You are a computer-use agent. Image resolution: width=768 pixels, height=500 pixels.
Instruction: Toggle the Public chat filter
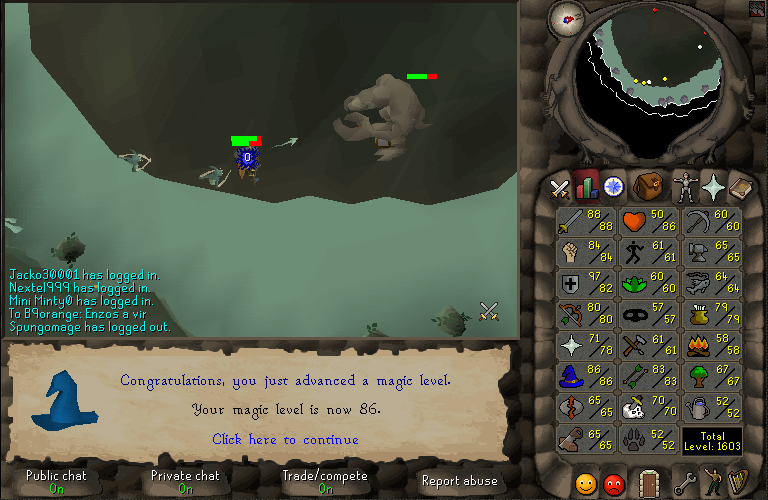click(x=56, y=481)
